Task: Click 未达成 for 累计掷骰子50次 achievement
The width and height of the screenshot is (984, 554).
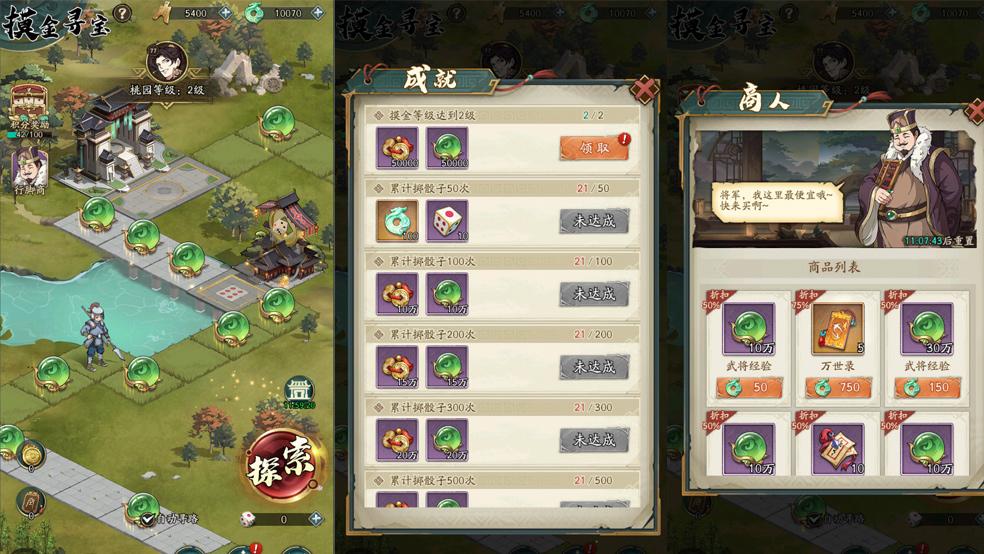Action: 594,221
